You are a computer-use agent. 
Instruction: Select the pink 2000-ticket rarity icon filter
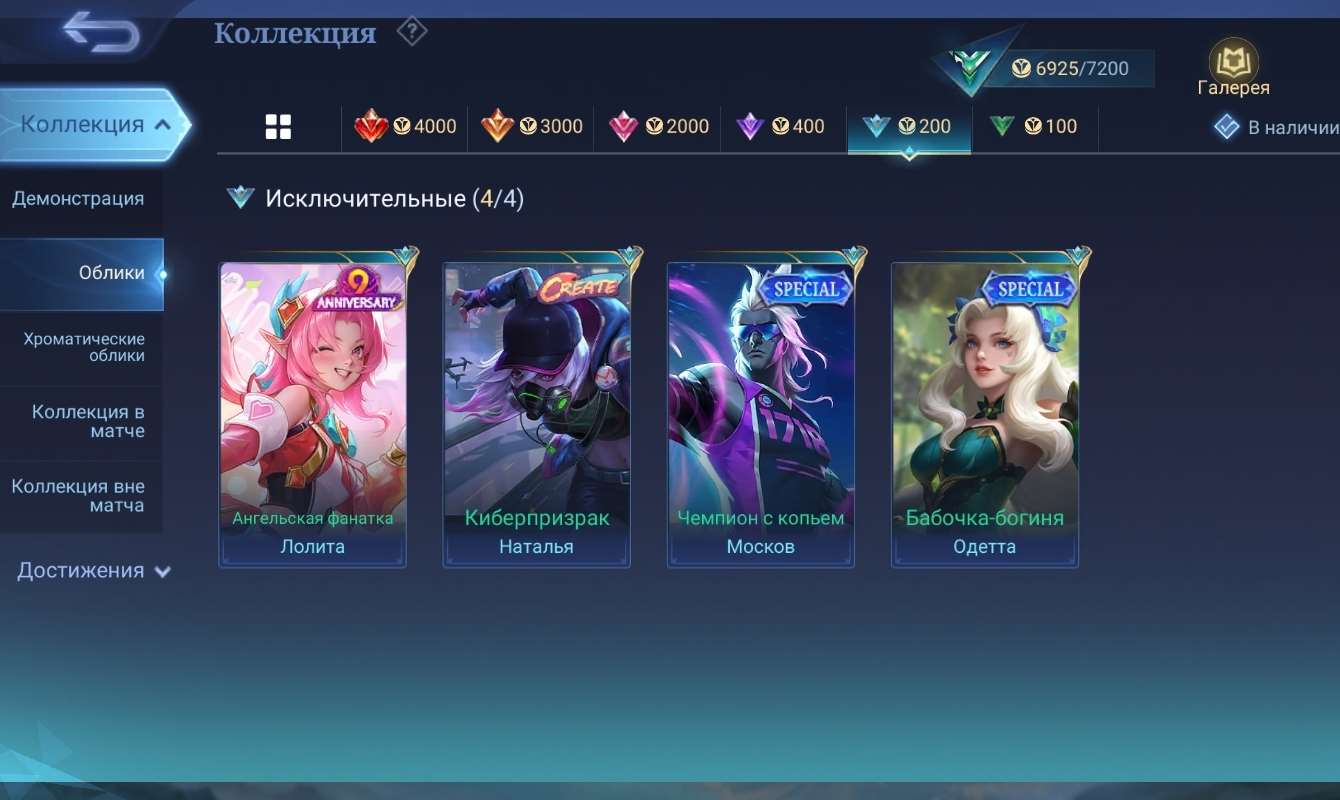(x=657, y=126)
